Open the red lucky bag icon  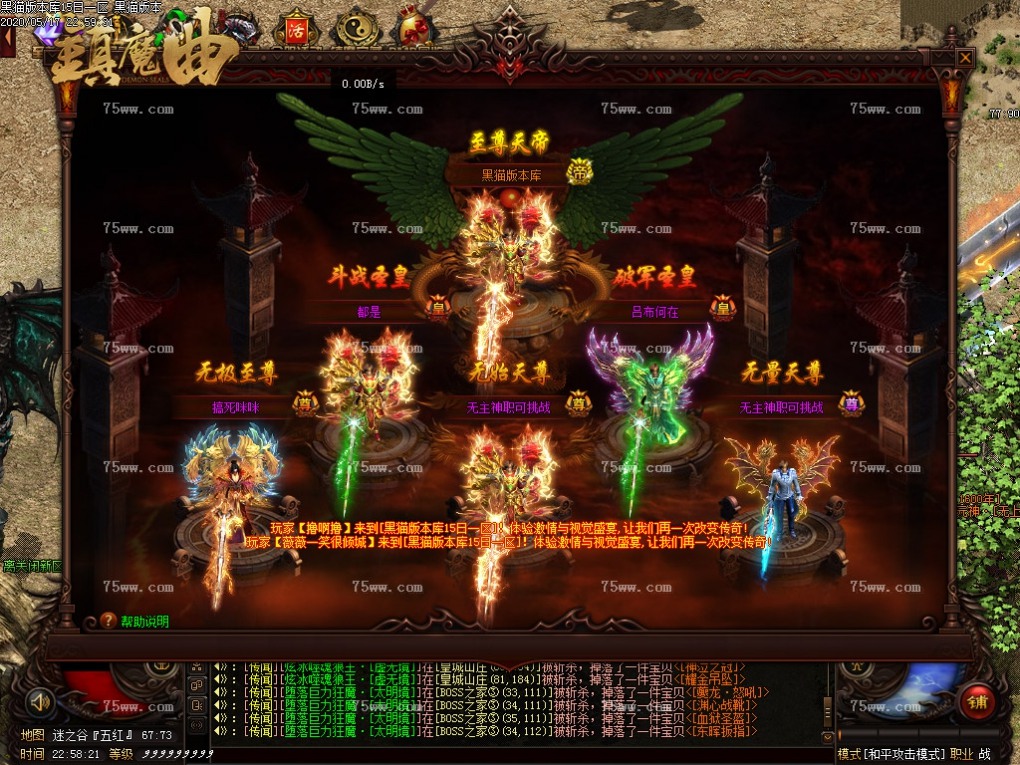[413, 29]
